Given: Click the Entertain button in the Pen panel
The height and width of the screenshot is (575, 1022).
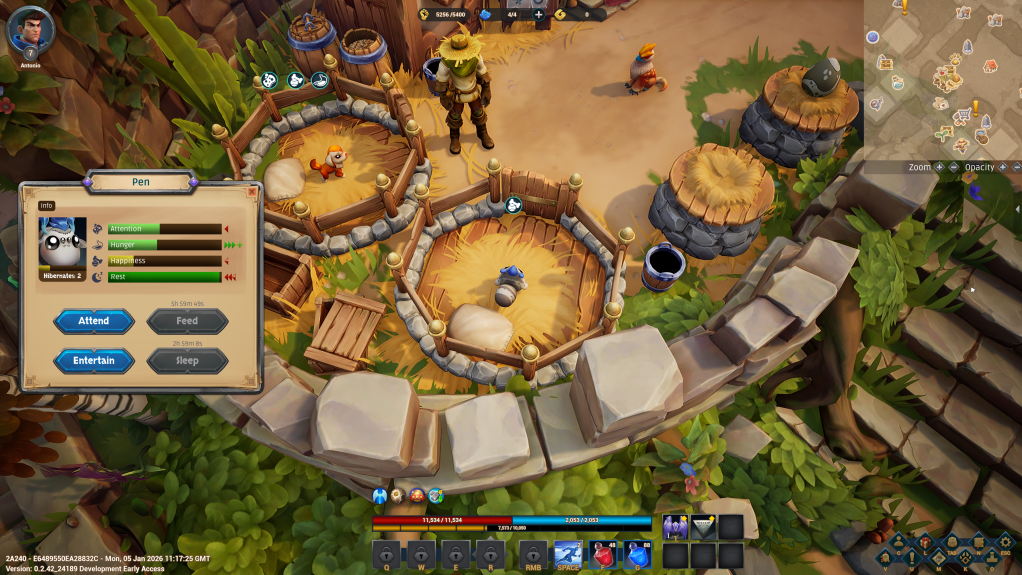Looking at the screenshot, I should [93, 360].
